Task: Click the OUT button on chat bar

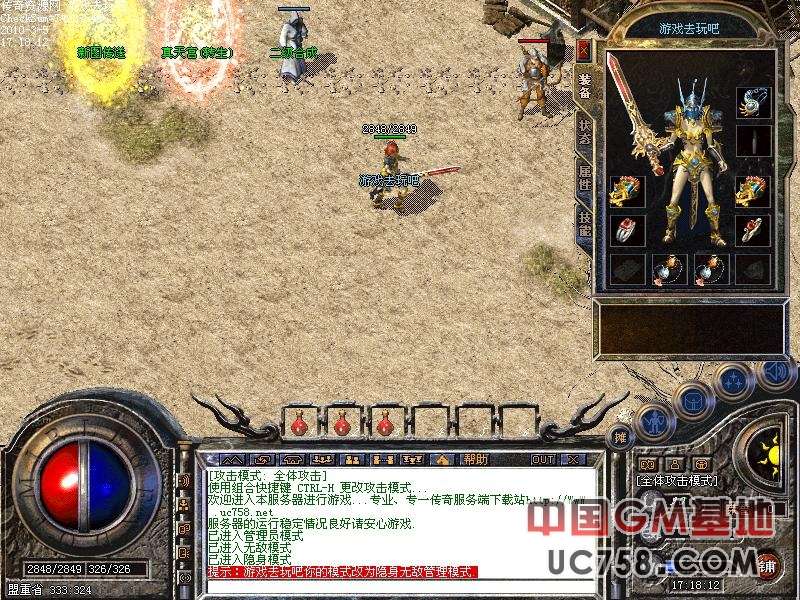Action: 542,459
